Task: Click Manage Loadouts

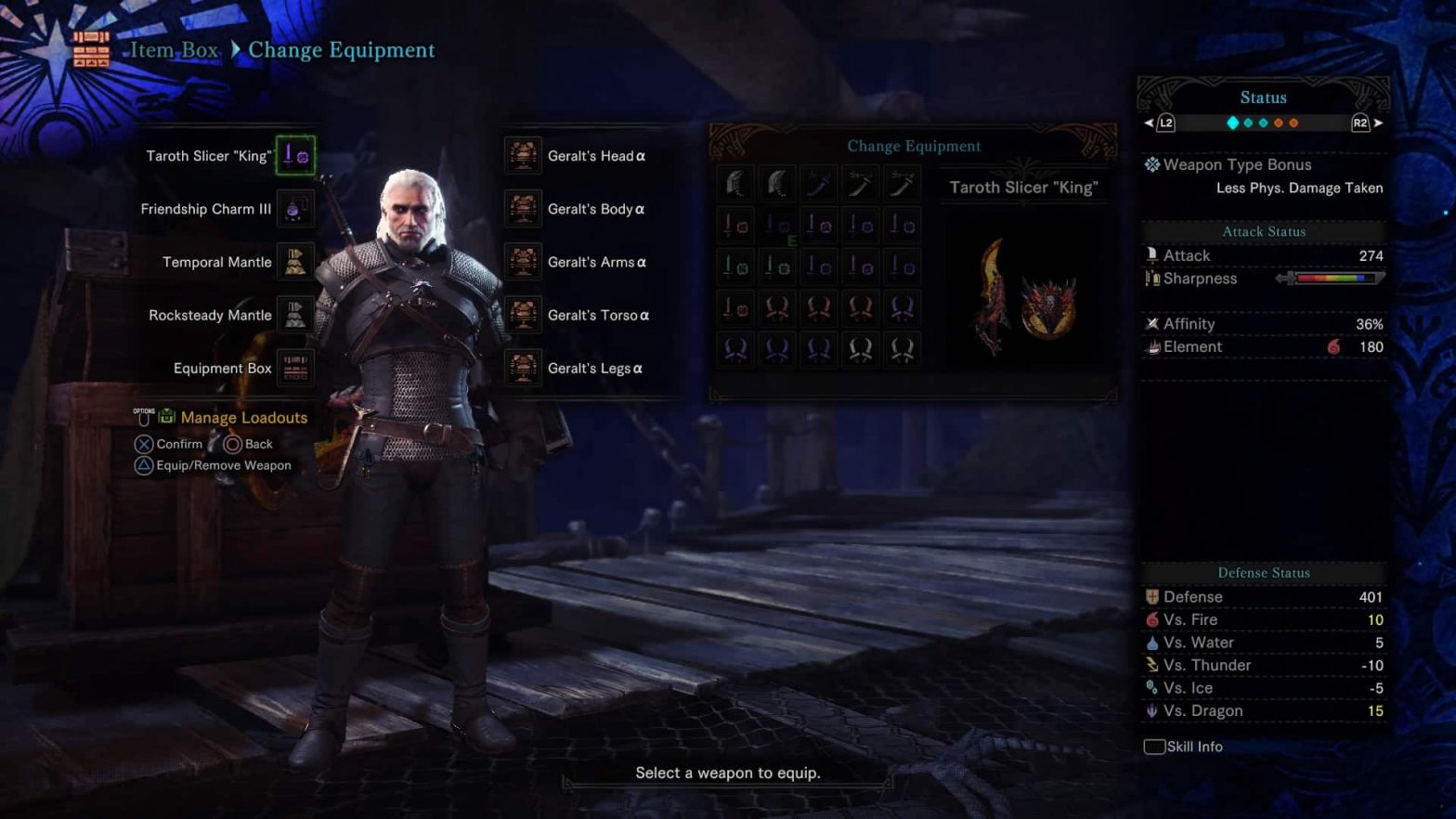Action: coord(243,417)
